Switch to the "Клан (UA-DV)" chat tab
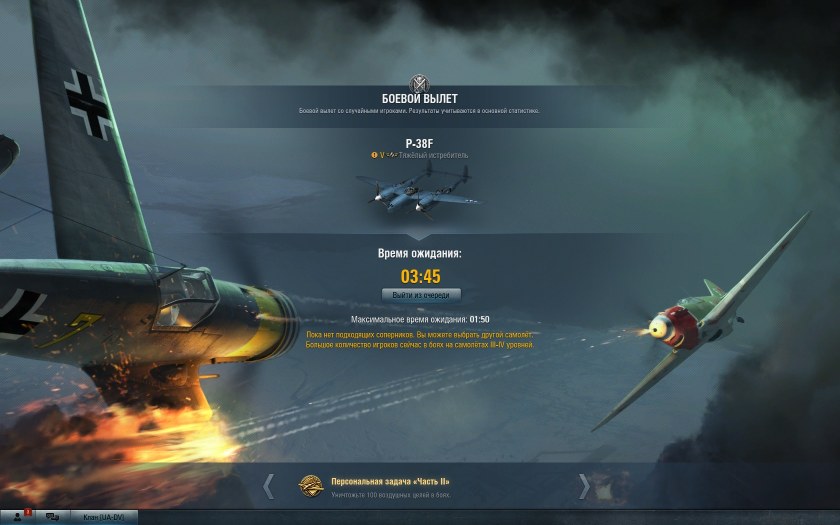 (102, 517)
